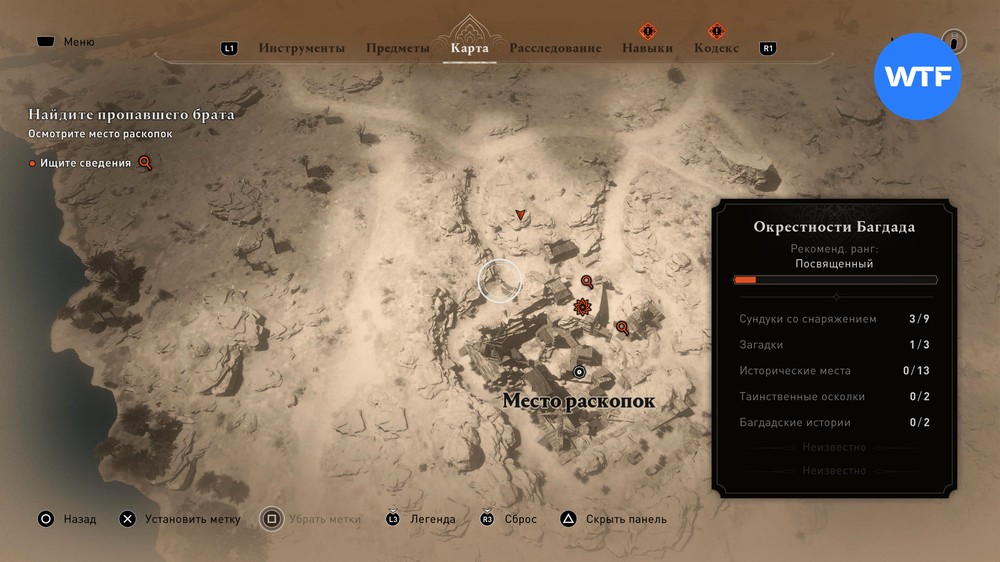
Task: Select the white circular viewpoint marker
Action: pyautogui.click(x=578, y=372)
